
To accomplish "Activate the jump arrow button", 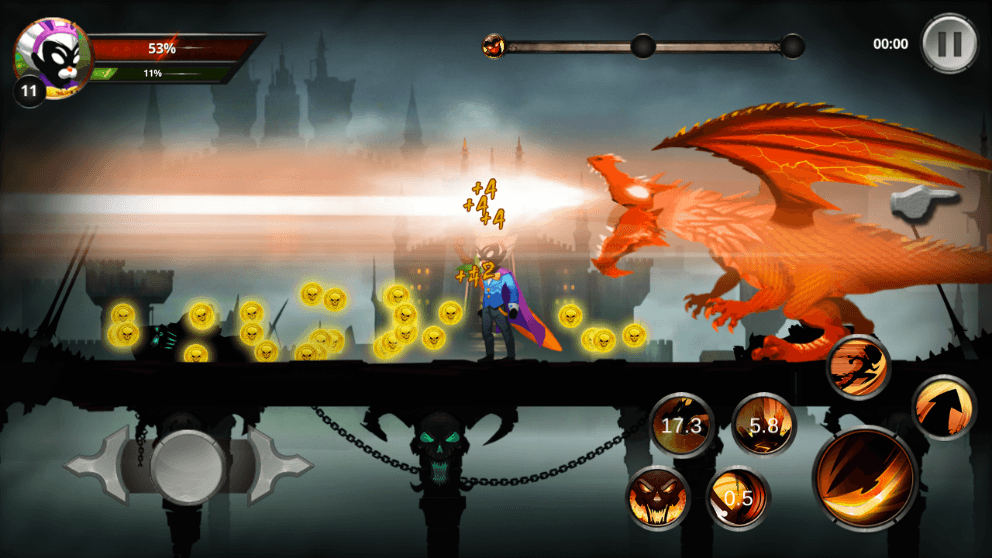I will tap(943, 407).
